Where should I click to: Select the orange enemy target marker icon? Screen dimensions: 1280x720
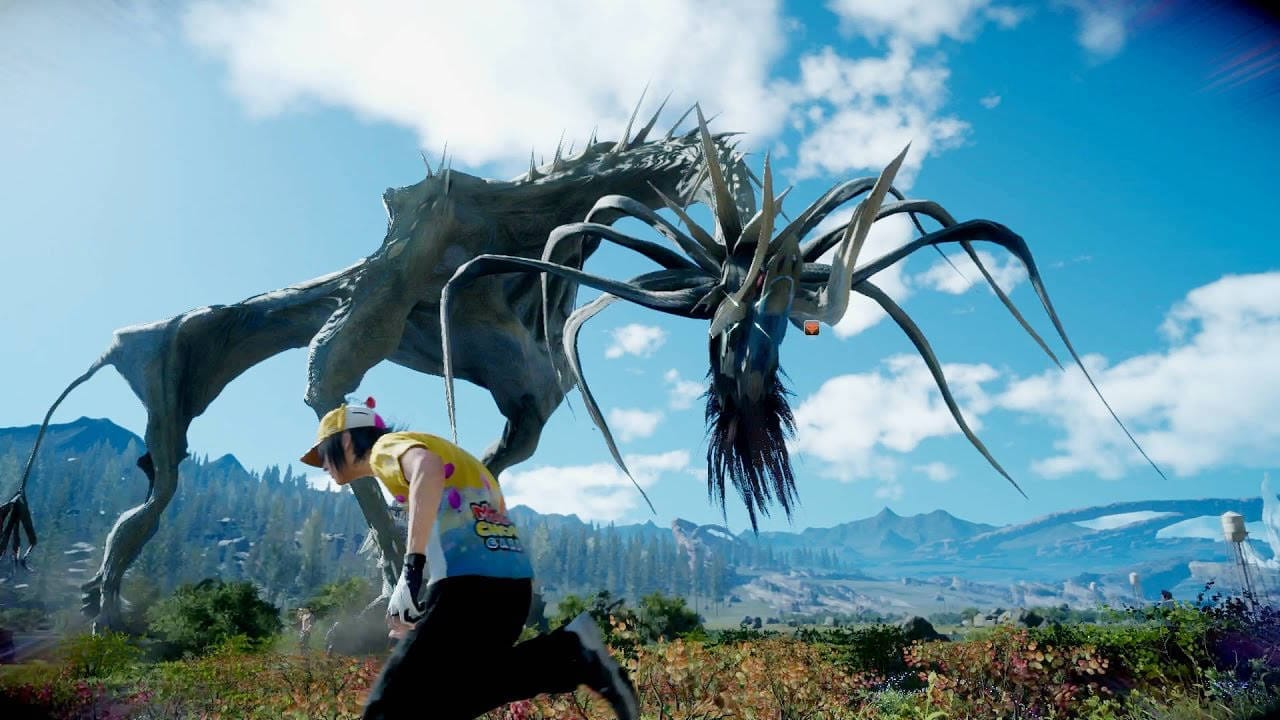click(x=811, y=327)
